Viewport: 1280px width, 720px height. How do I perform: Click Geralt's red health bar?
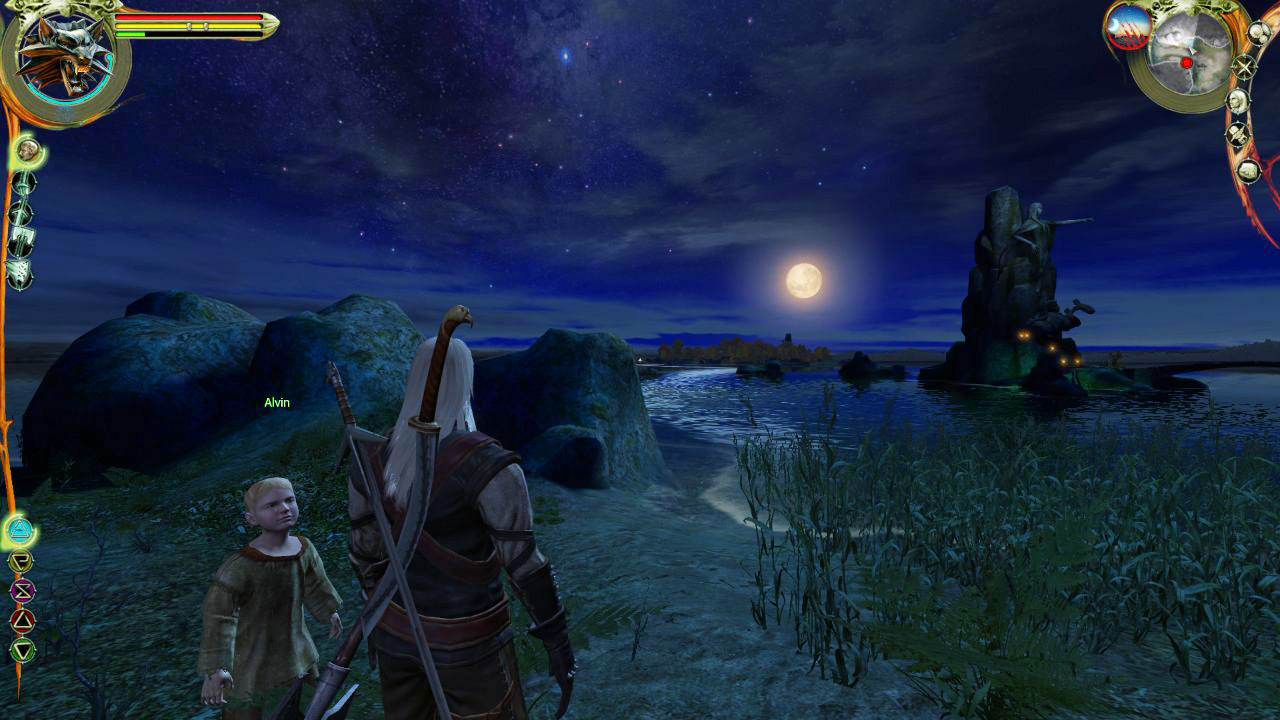[x=190, y=18]
